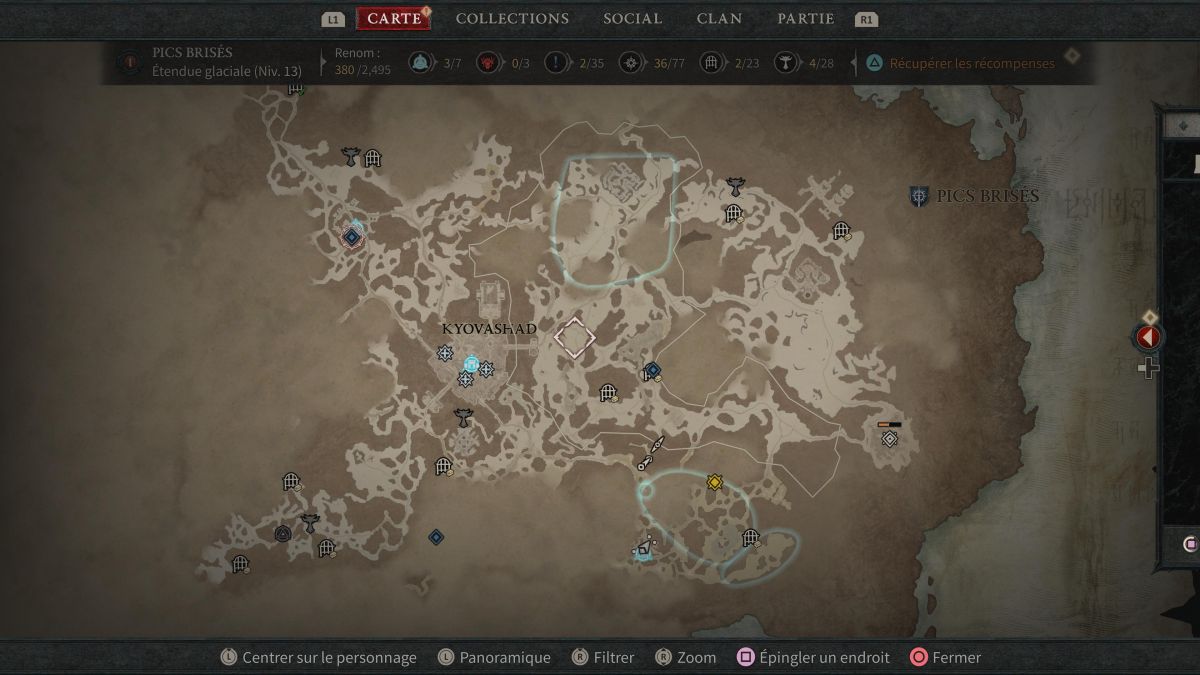Select the Pics Brisés shield region marker
Viewport: 1200px width, 675px height.
(x=918, y=196)
